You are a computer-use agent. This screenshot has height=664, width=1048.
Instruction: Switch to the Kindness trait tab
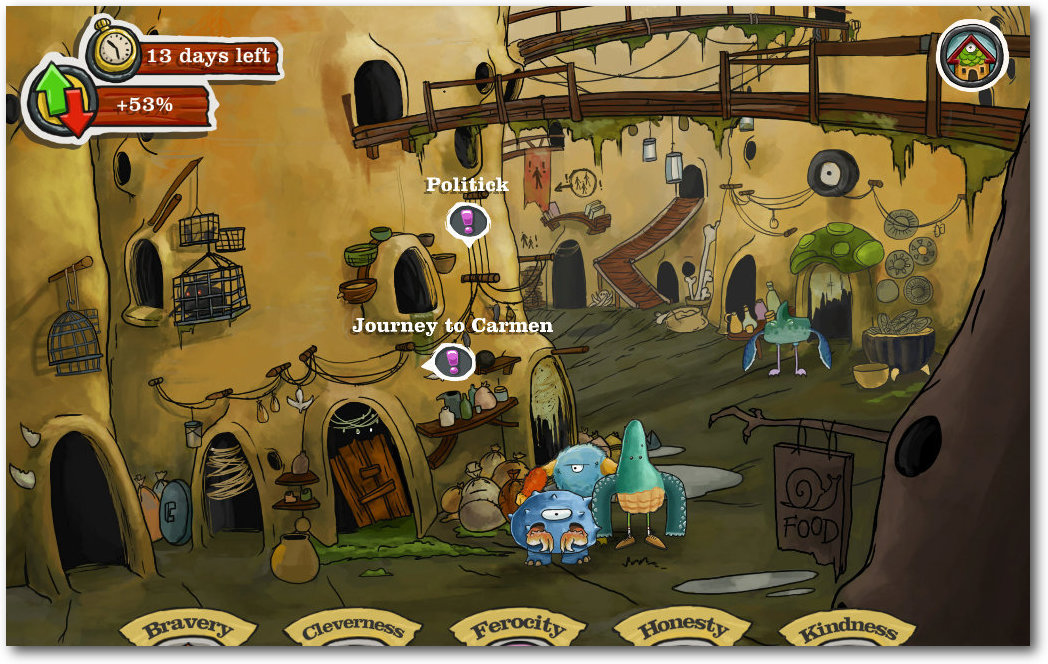[x=847, y=630]
